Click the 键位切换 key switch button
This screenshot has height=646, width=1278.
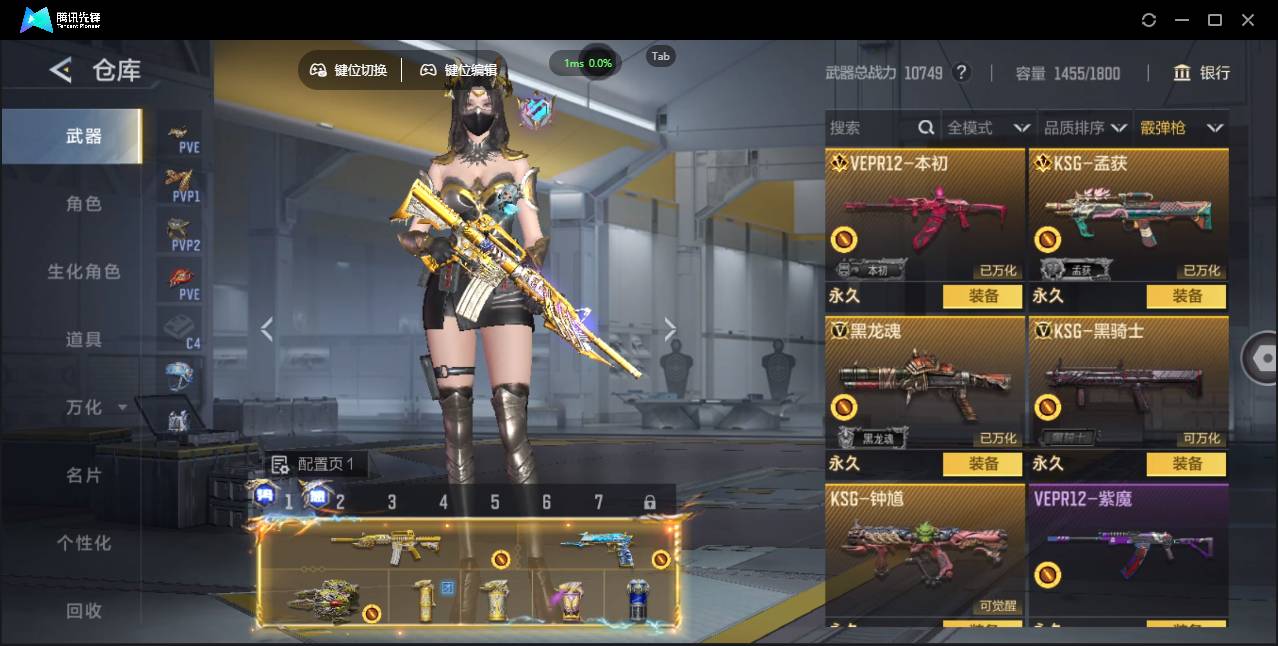pyautogui.click(x=349, y=70)
